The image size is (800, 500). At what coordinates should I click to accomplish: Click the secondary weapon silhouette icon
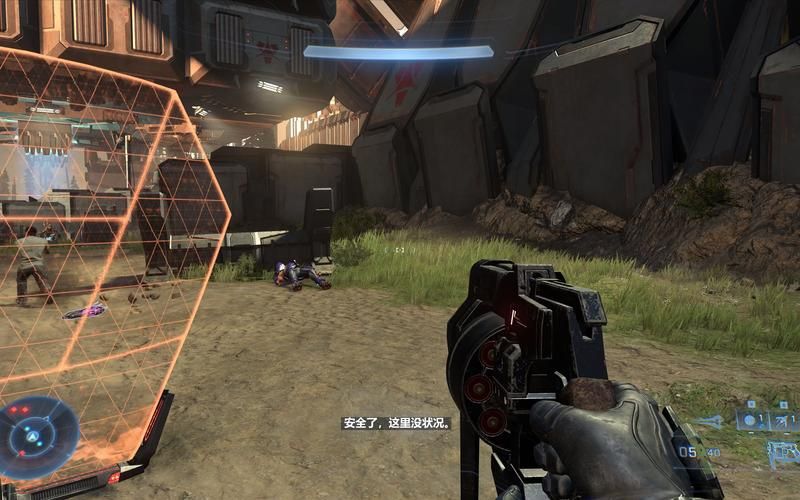783,453
